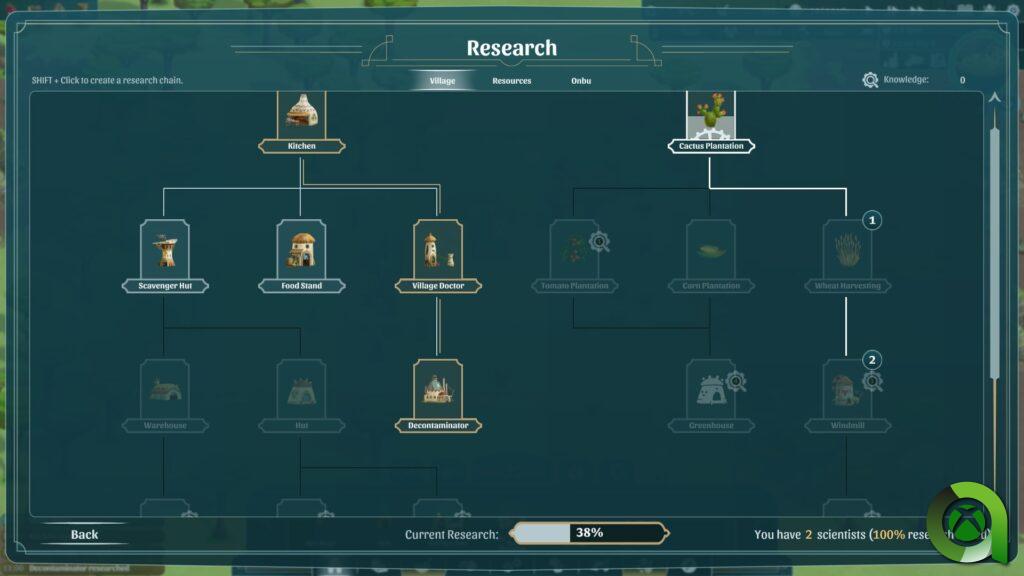This screenshot has width=1024, height=576.
Task: Switch to the Village tab
Action: pyautogui.click(x=442, y=81)
